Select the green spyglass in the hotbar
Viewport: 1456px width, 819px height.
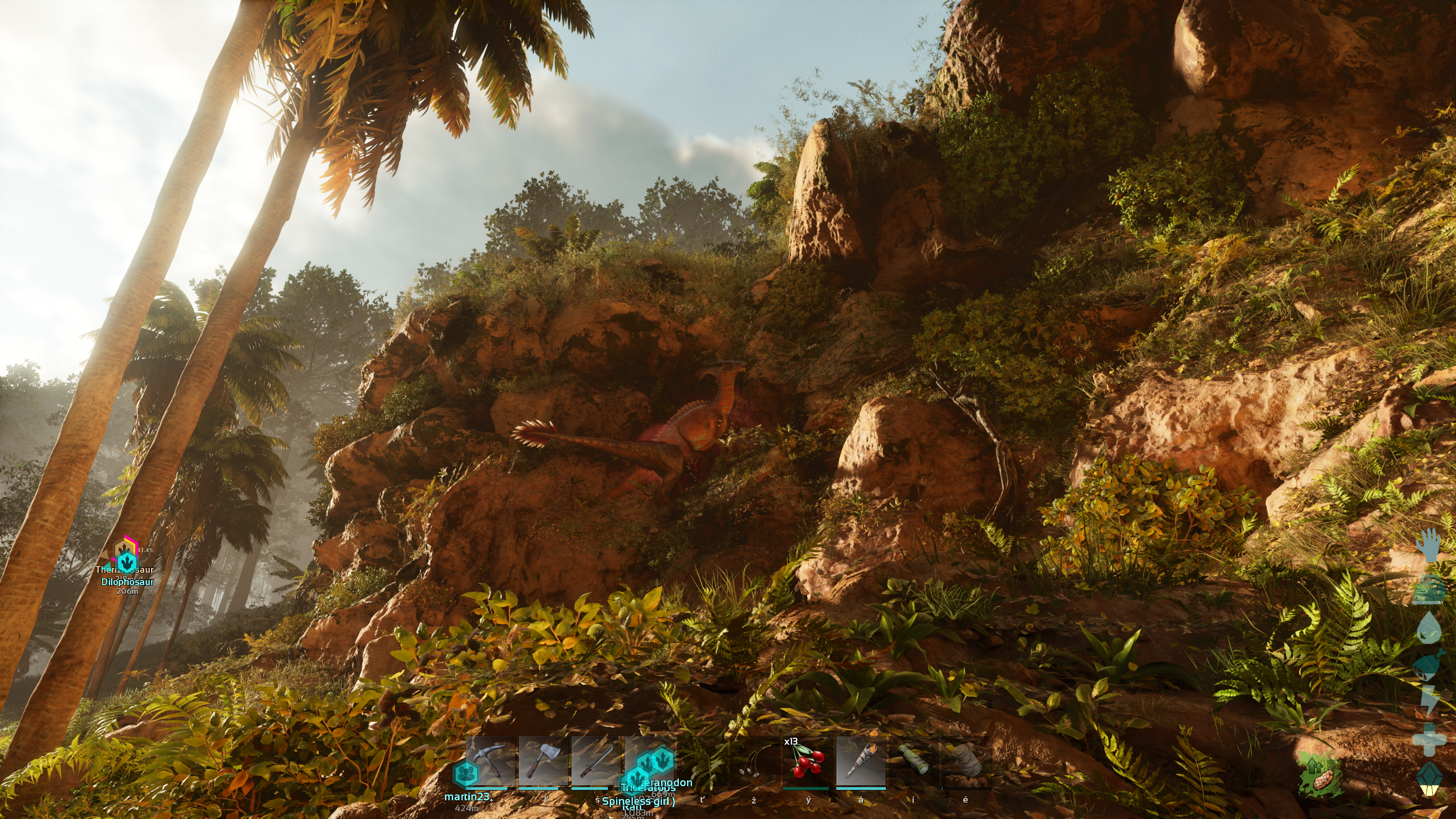pyautogui.click(x=913, y=762)
